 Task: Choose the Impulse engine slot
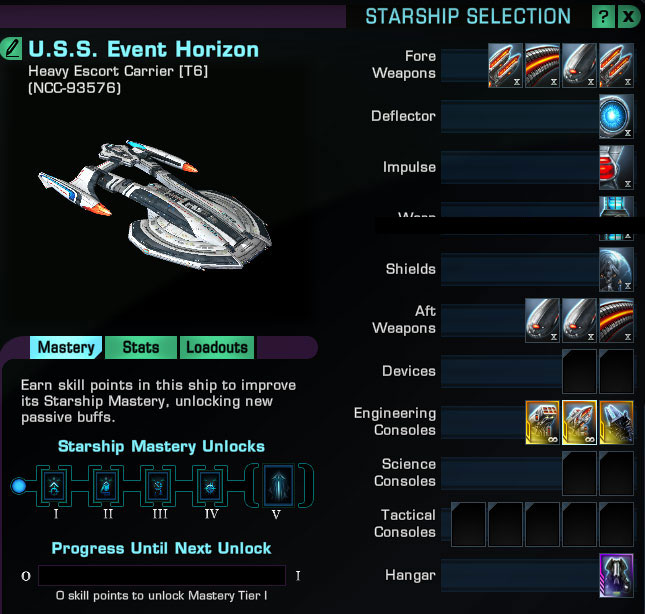click(616, 167)
